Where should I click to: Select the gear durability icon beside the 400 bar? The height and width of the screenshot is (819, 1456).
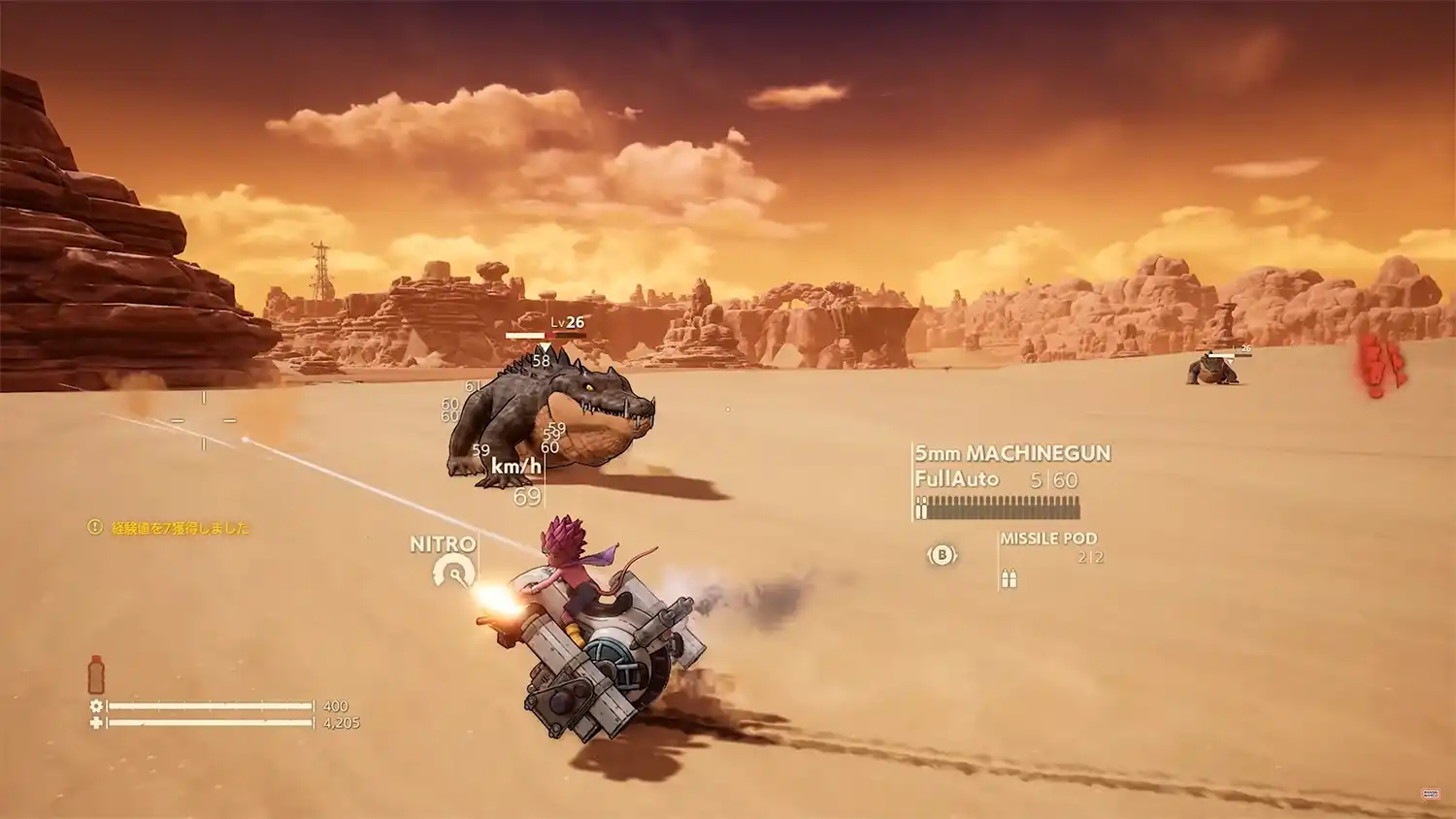tap(95, 704)
